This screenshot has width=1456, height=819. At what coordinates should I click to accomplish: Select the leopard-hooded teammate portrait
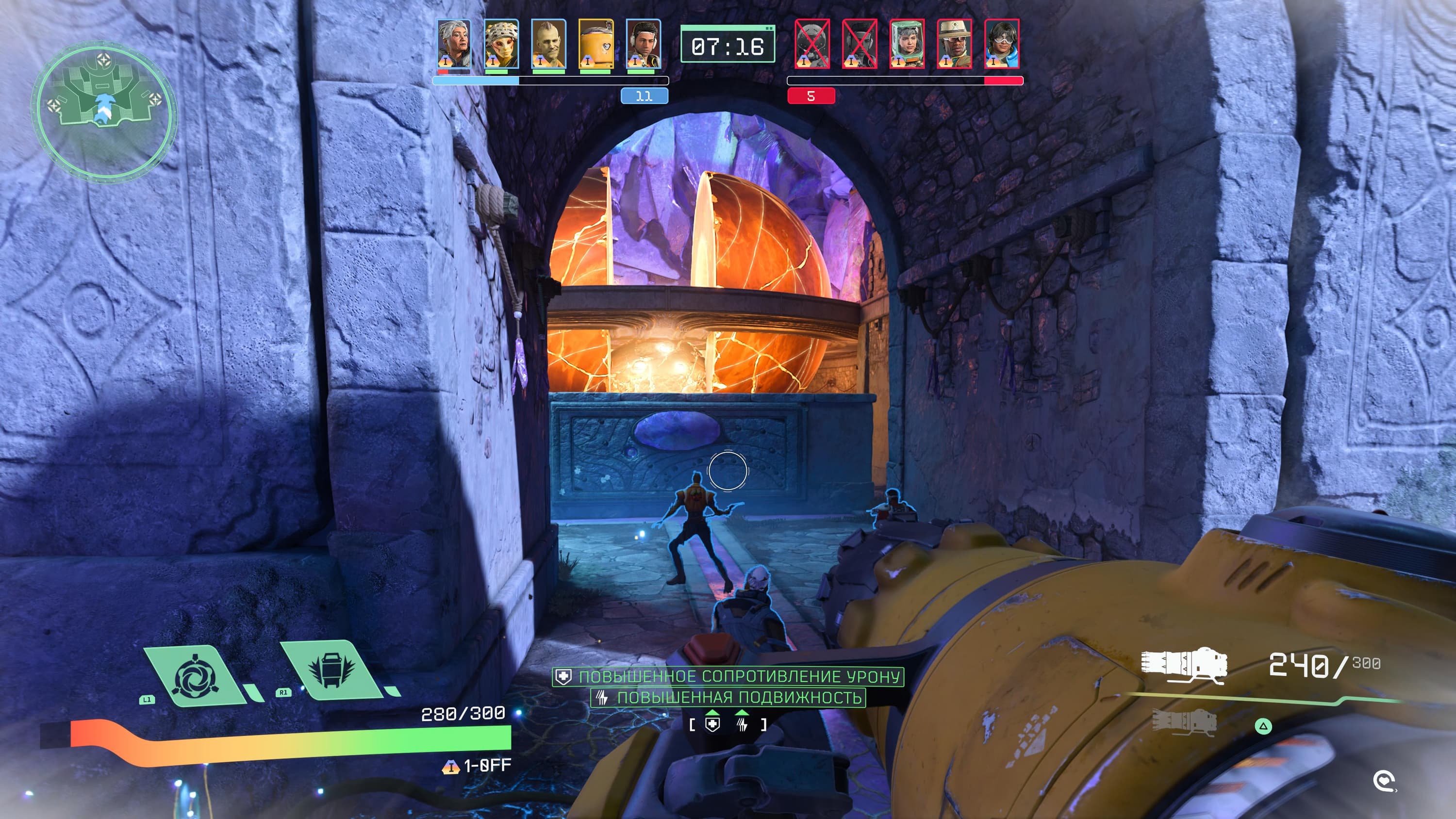[501, 44]
